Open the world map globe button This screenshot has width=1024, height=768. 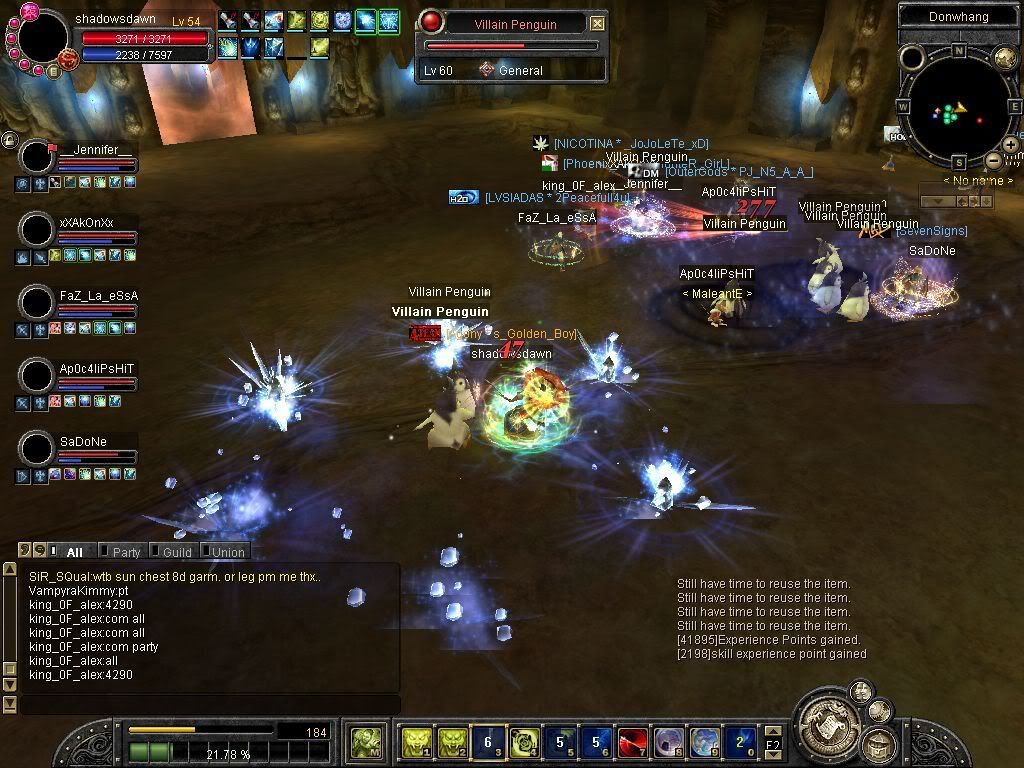coord(1005,58)
